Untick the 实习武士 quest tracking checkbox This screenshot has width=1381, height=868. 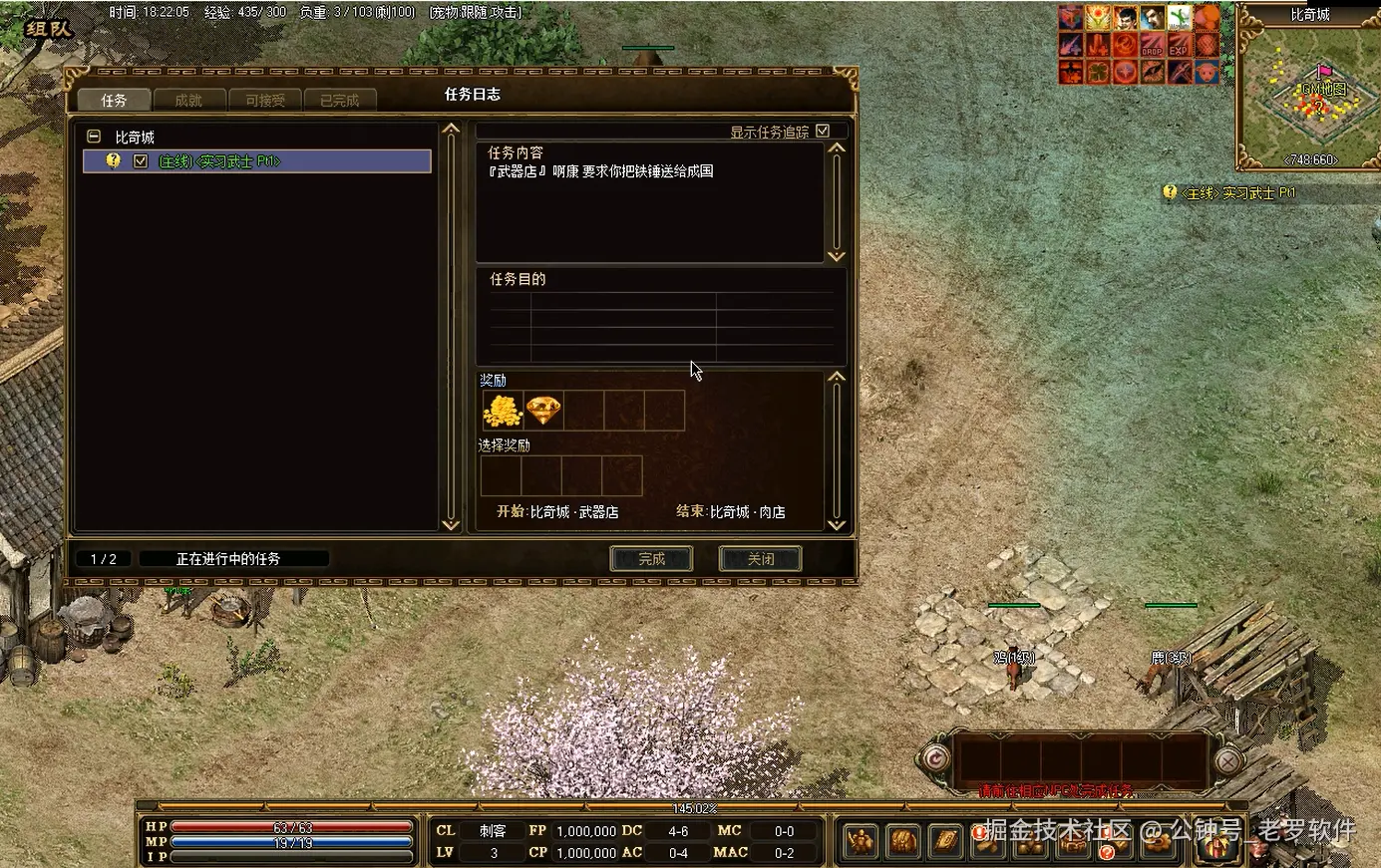point(141,161)
